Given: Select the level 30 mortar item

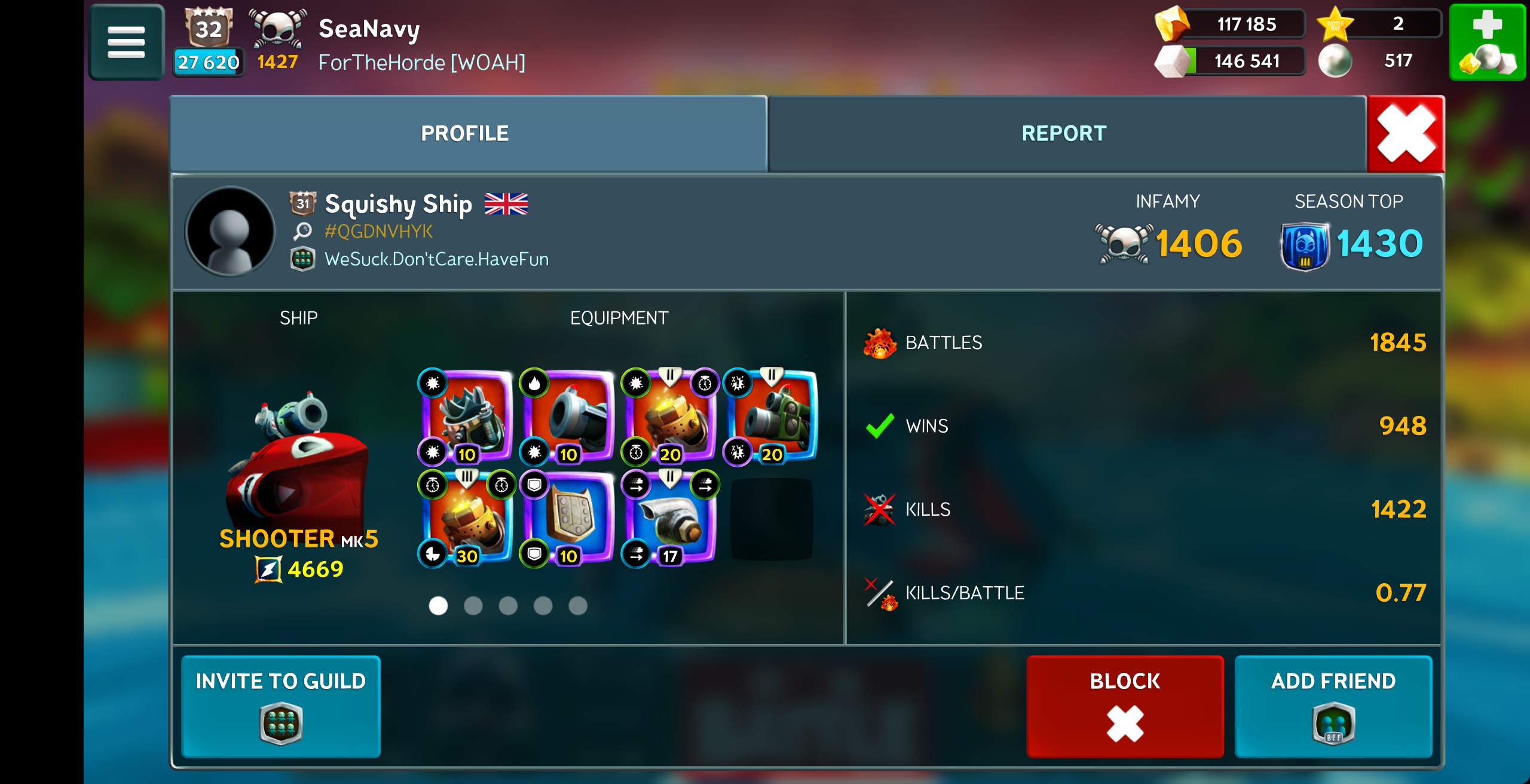Looking at the screenshot, I should (x=467, y=517).
